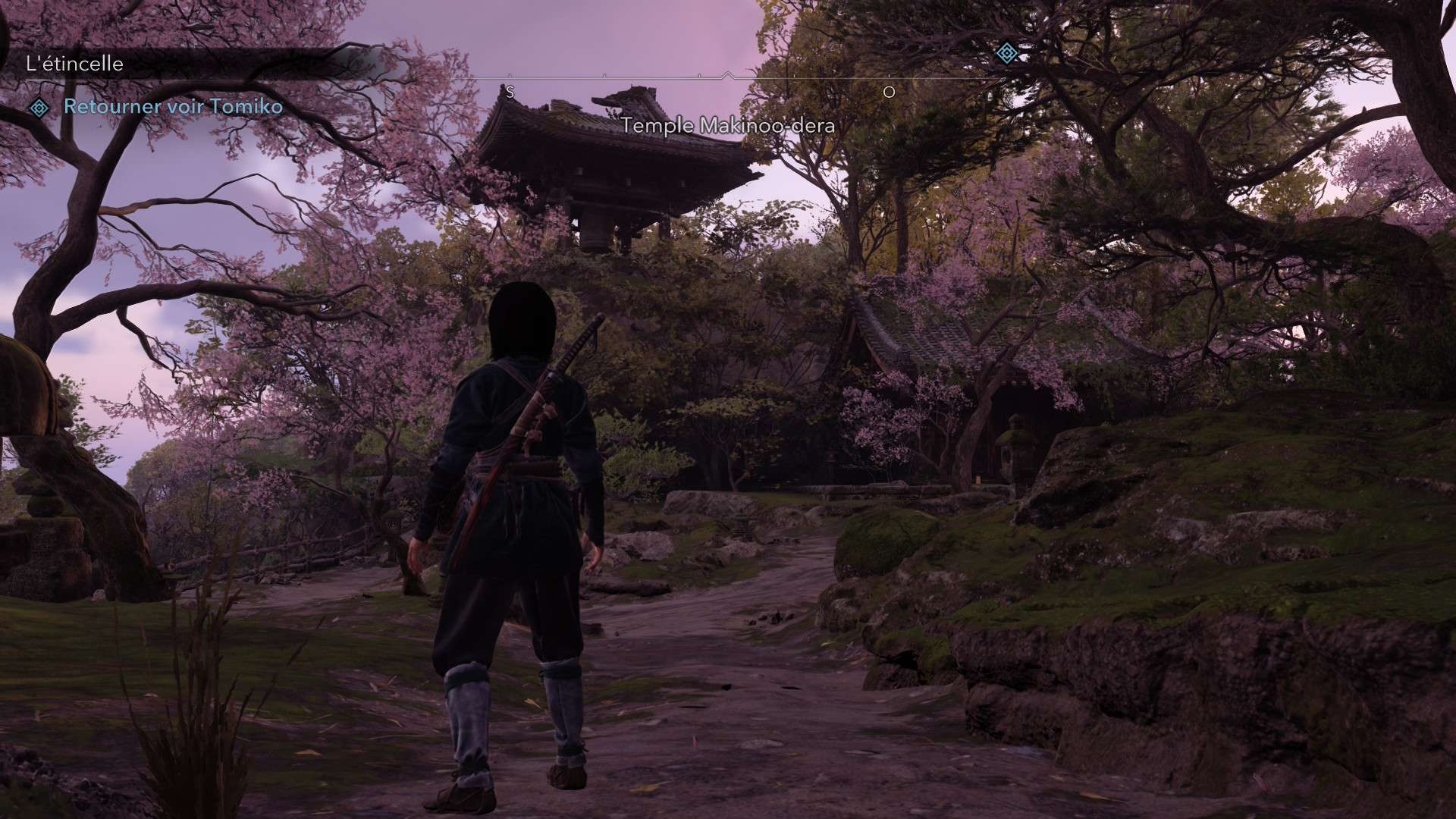Open the Retourner voir Tomiko objective
The width and height of the screenshot is (1456, 819).
(x=173, y=107)
